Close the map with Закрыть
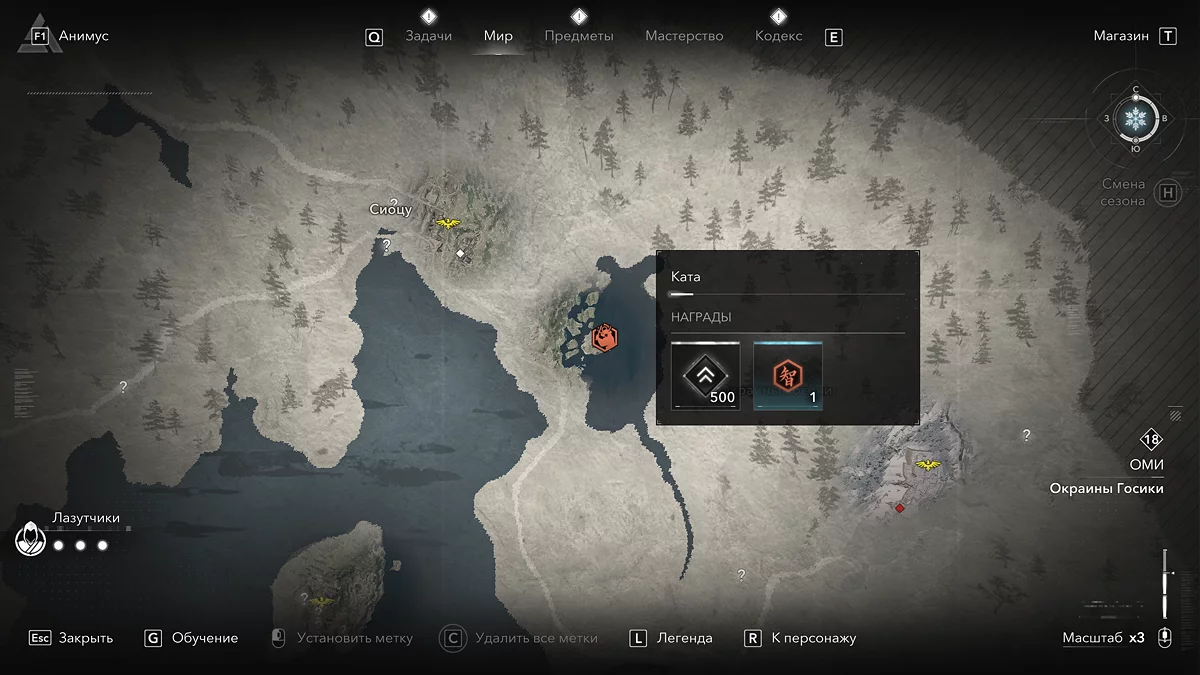 [x=85, y=638]
